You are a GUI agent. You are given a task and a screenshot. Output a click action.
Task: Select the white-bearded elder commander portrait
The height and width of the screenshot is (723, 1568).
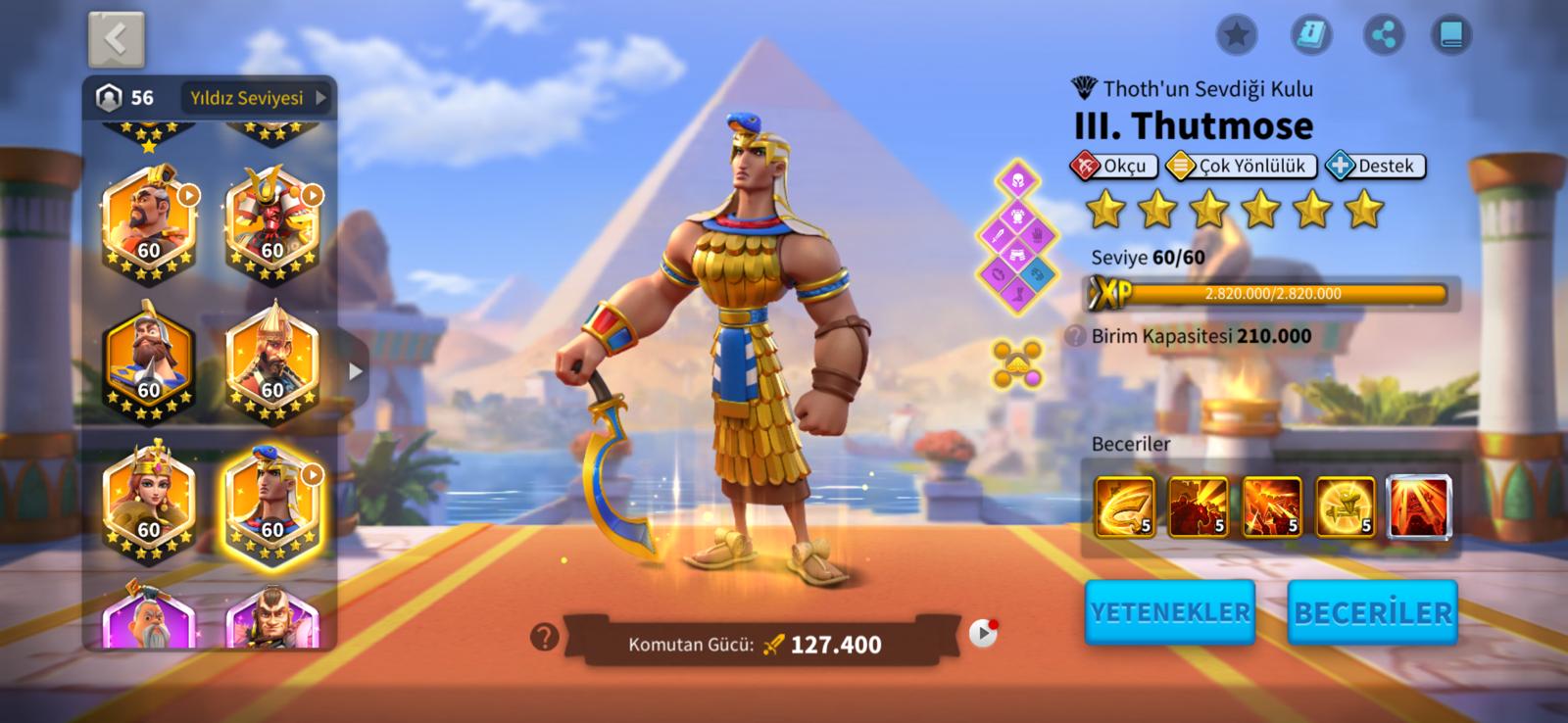[149, 617]
